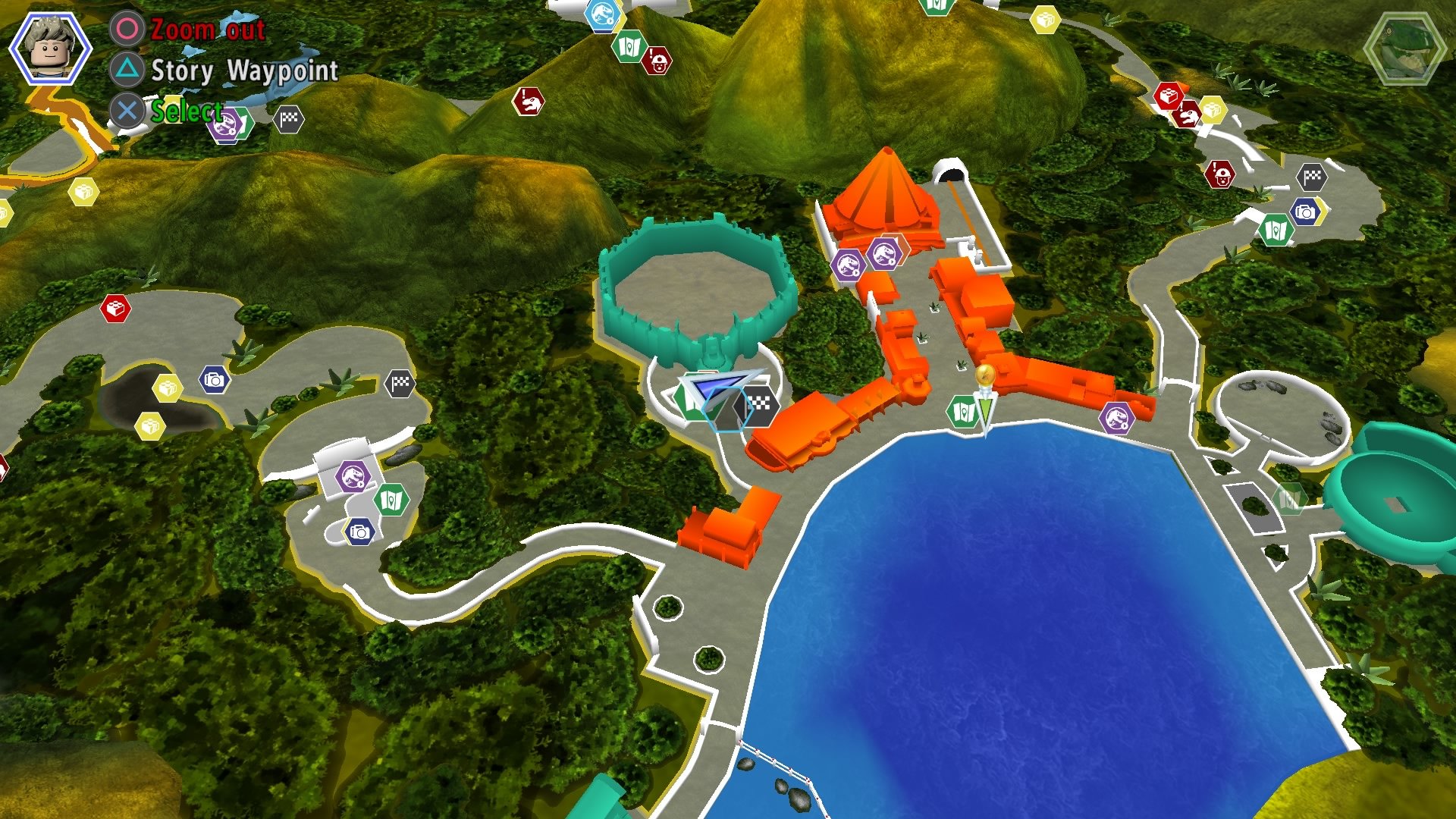Select the camera marker with the yellow edge
The width and height of the screenshot is (1456, 819).
tap(1305, 212)
